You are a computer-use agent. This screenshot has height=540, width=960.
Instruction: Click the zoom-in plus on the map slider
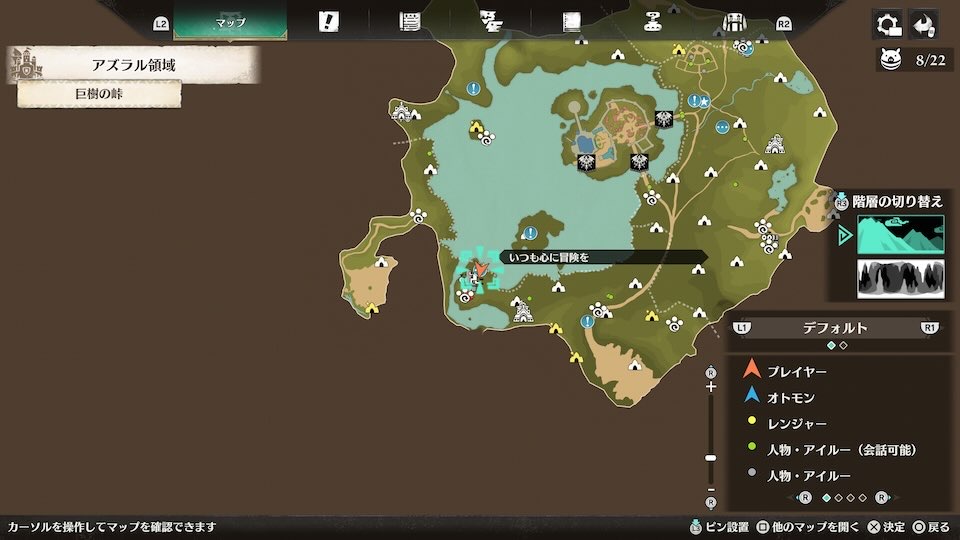click(711, 387)
